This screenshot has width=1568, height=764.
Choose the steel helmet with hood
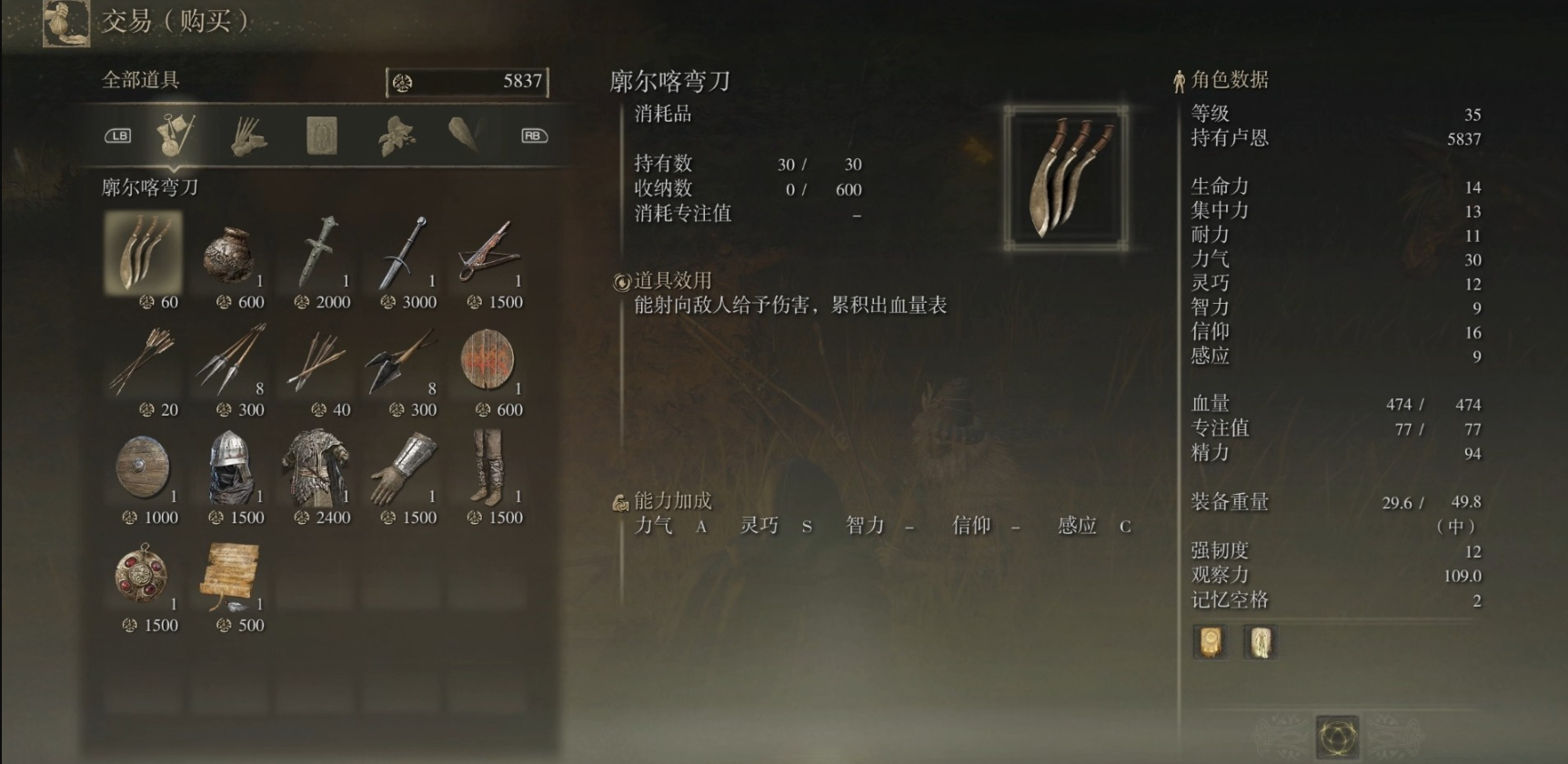[x=230, y=469]
